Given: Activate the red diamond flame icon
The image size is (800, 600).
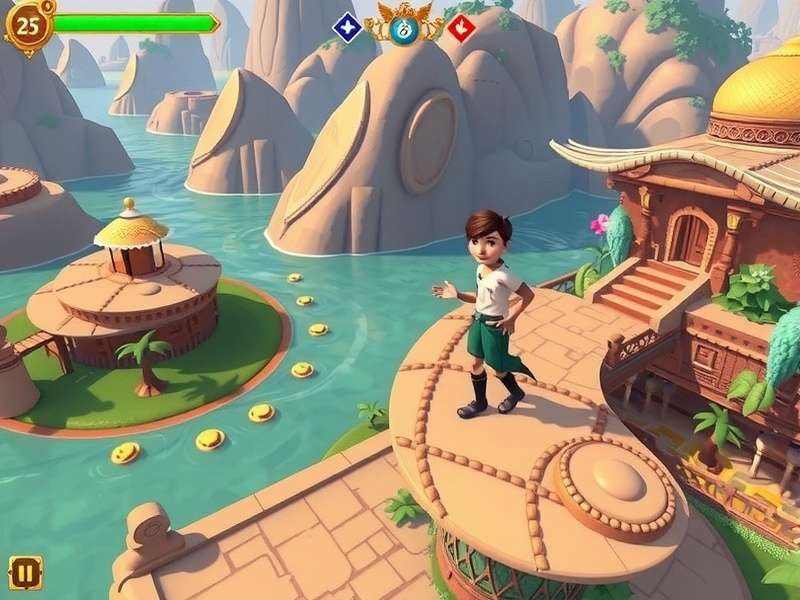Looking at the screenshot, I should tap(461, 27).
